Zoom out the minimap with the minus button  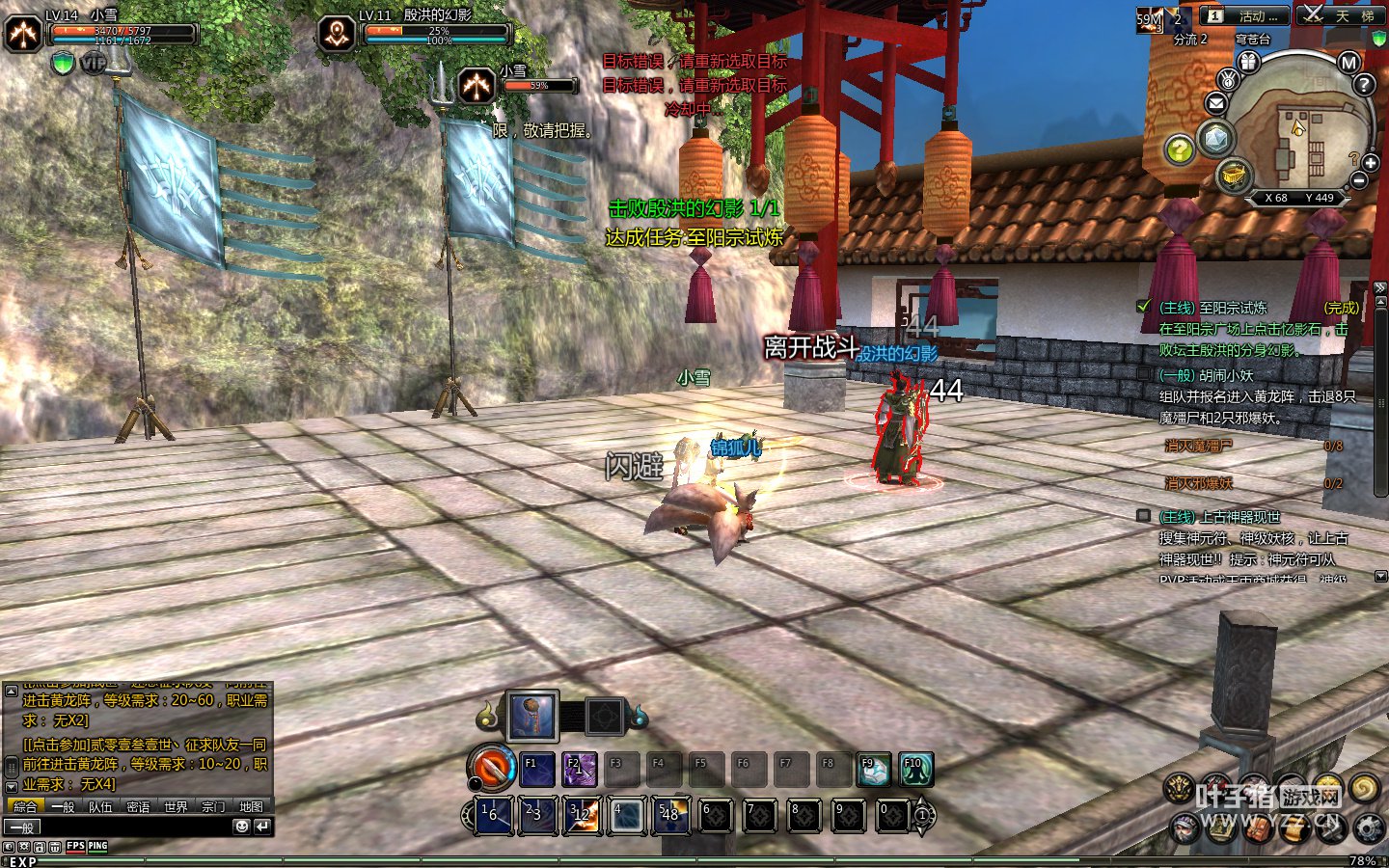(x=1359, y=180)
